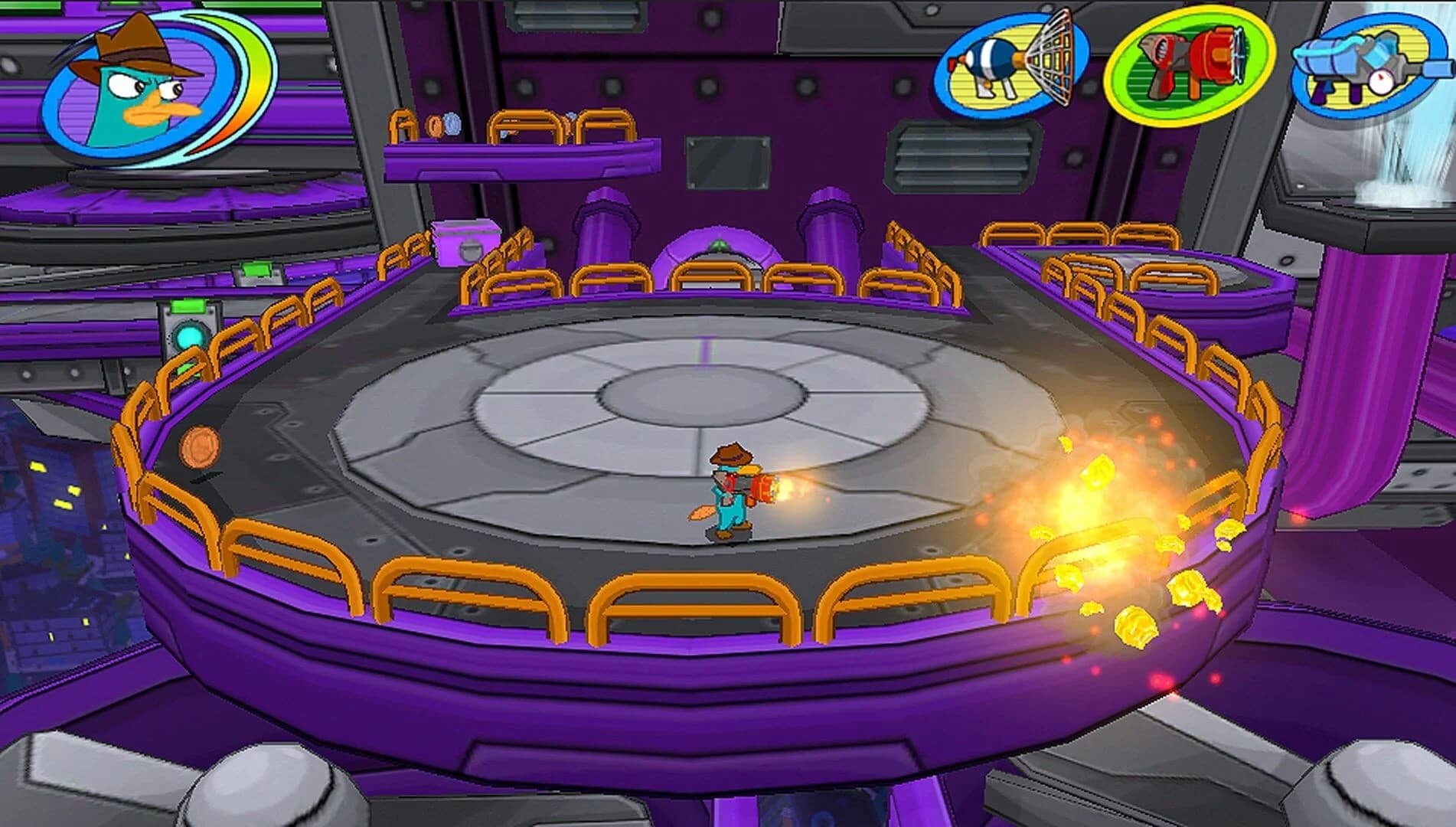Viewport: 1456px width, 827px height.
Task: Click the net attachment on the Net Launcher icon
Action: point(1054,60)
